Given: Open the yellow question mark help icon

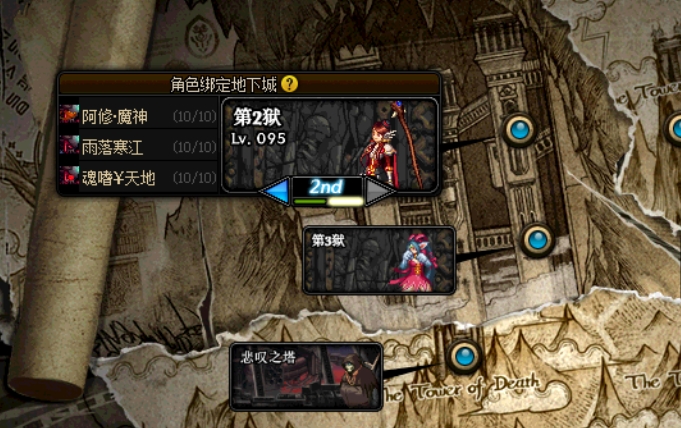Looking at the screenshot, I should click(x=290, y=84).
